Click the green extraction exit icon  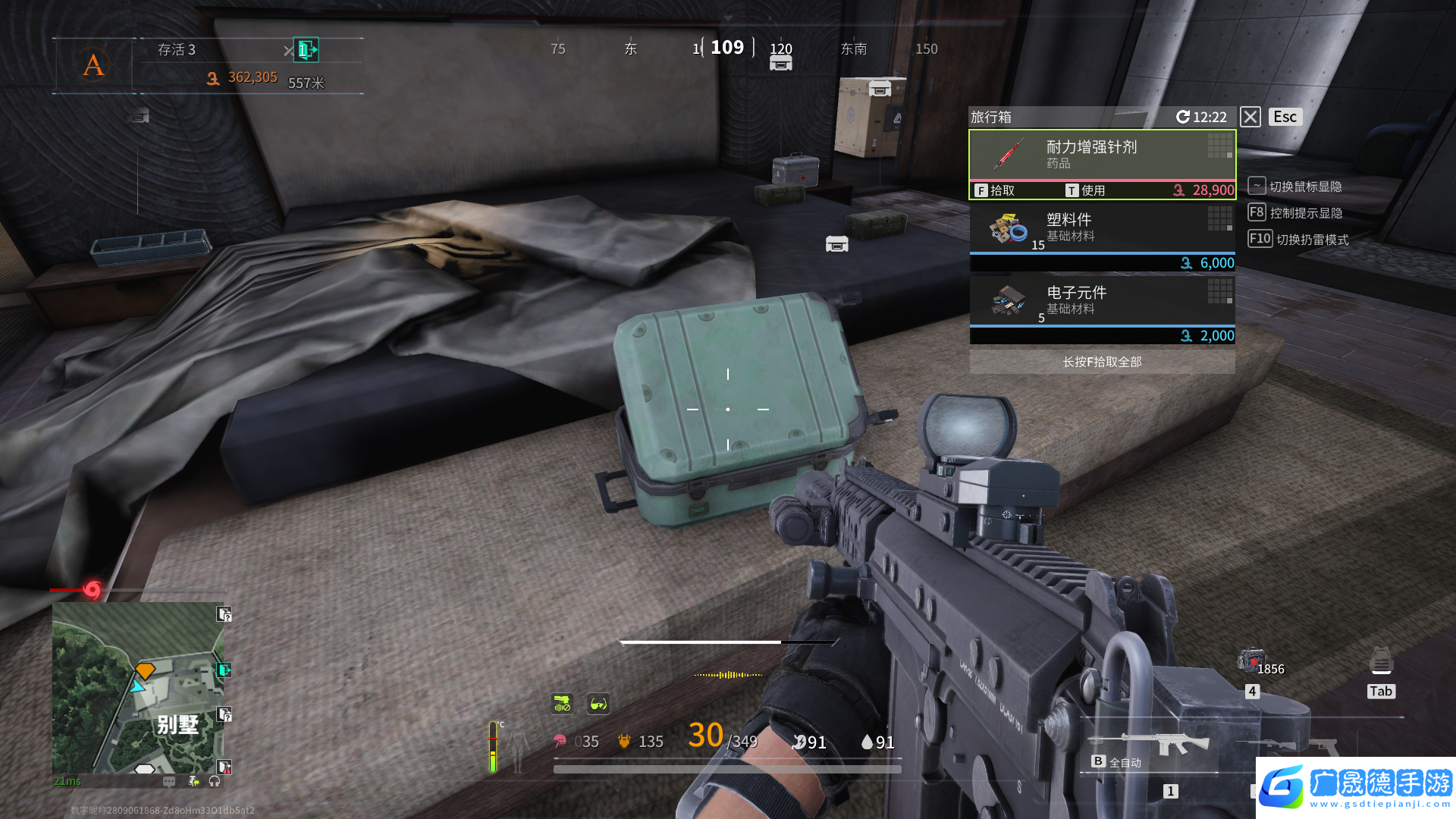pyautogui.click(x=306, y=50)
